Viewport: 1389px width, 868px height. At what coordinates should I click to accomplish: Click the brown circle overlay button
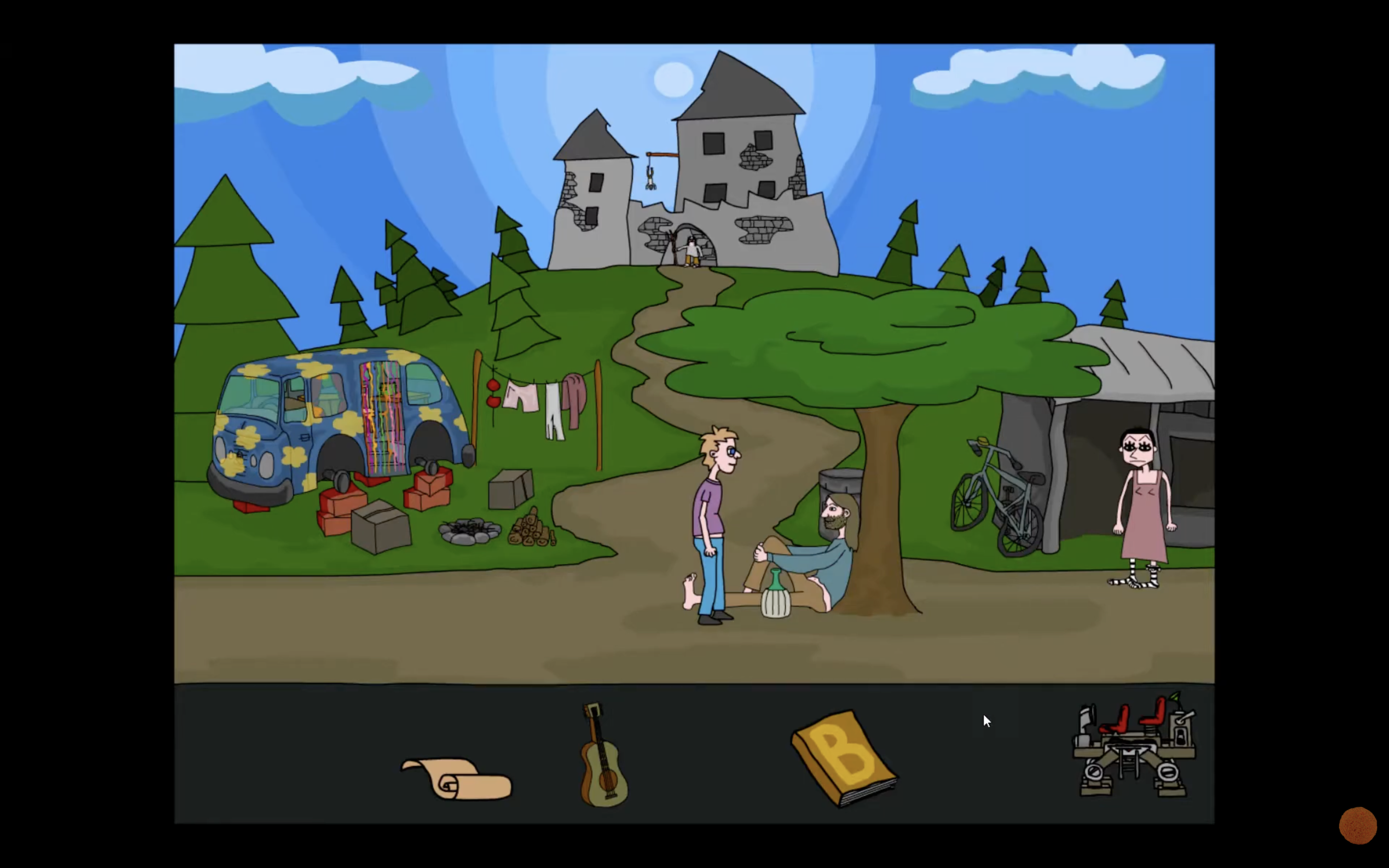click(1358, 826)
